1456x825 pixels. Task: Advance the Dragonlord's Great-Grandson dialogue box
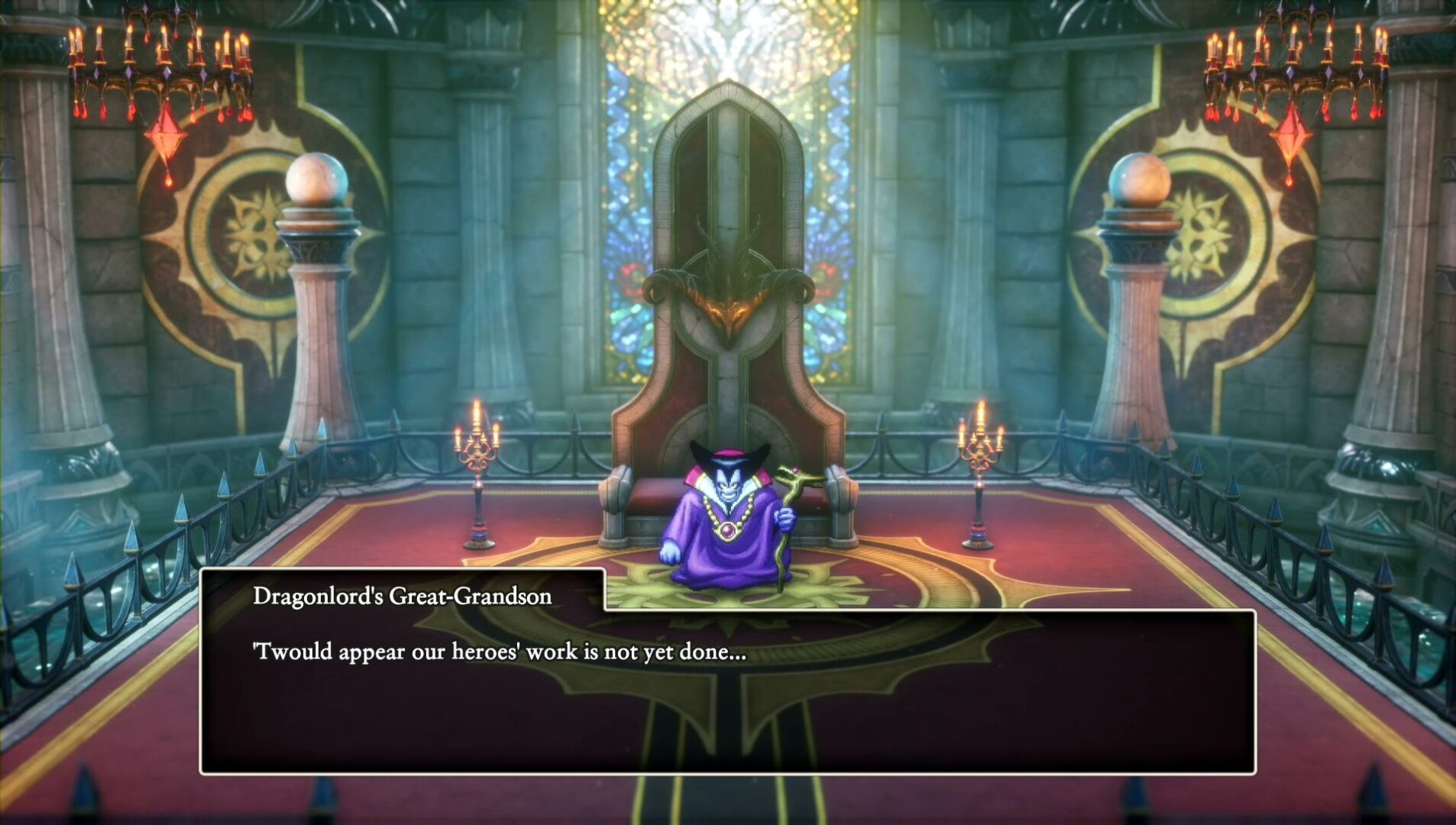tap(727, 691)
